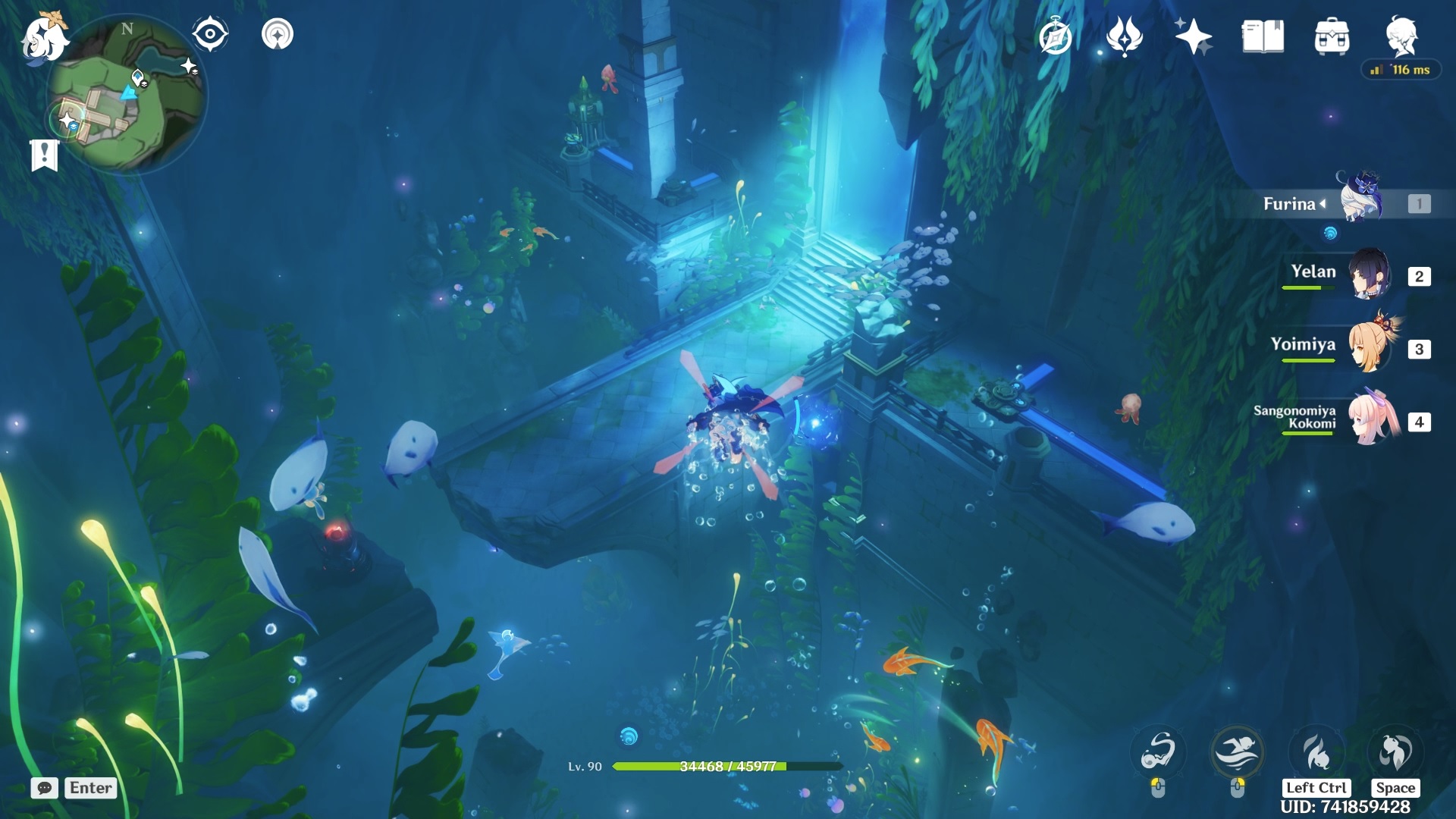This screenshot has width=1456, height=819.
Task: Expand the circular minimap
Action: [x=127, y=95]
